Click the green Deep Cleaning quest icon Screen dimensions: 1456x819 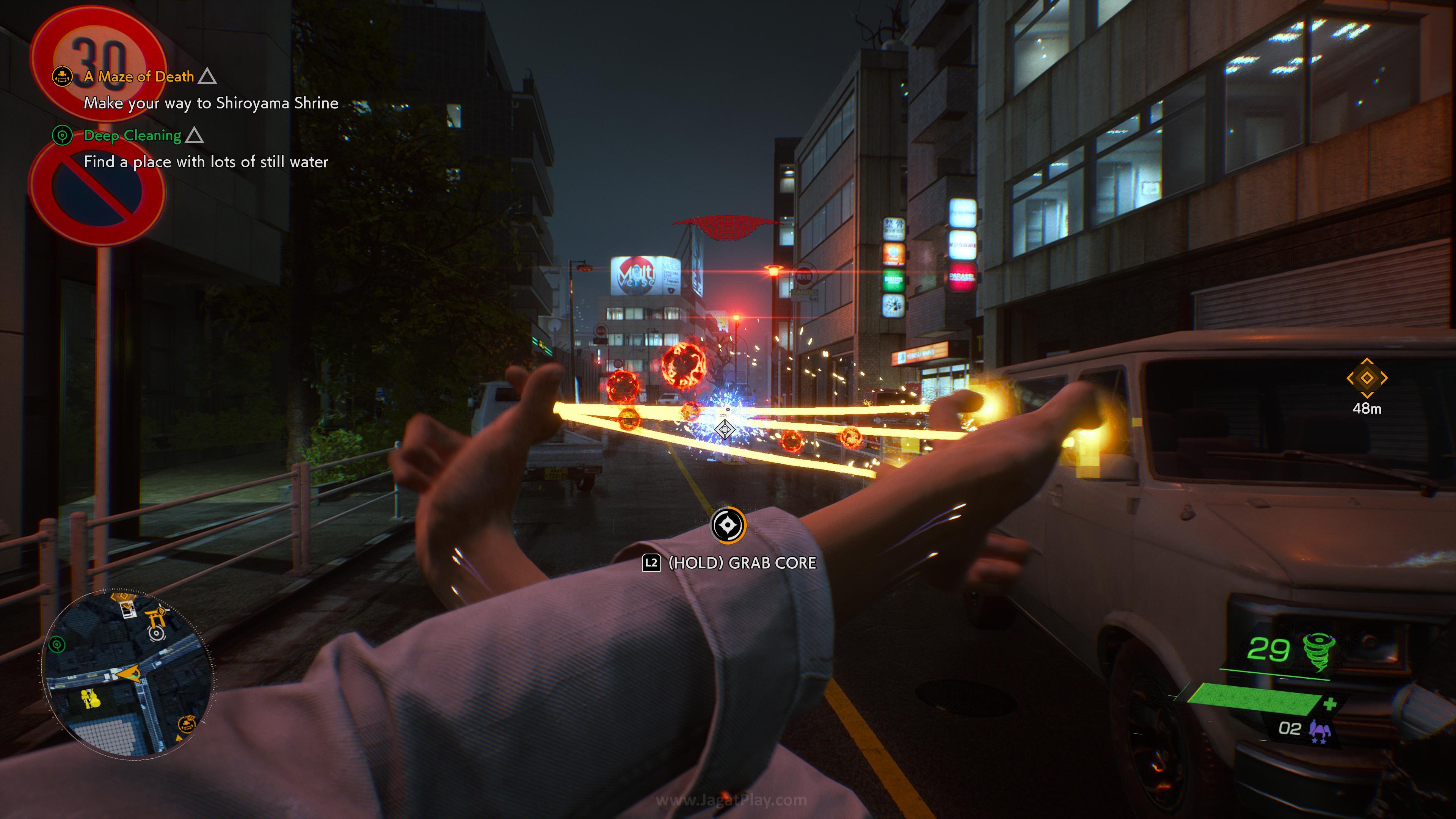[62, 135]
